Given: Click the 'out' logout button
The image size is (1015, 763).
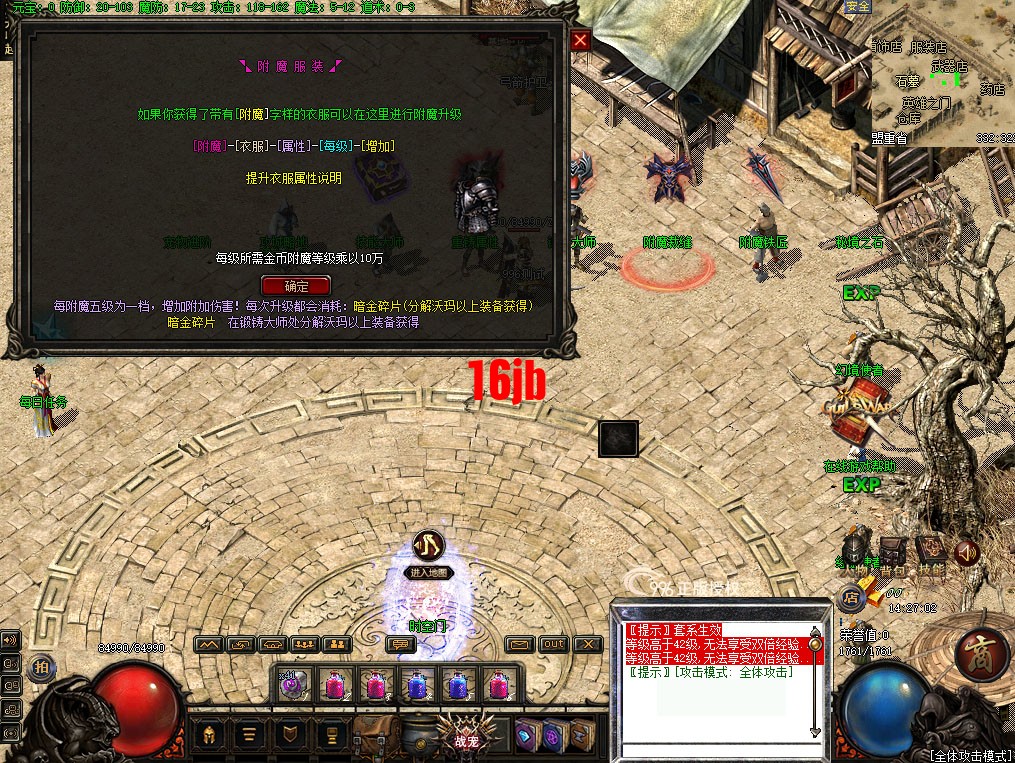Looking at the screenshot, I should click(553, 645).
